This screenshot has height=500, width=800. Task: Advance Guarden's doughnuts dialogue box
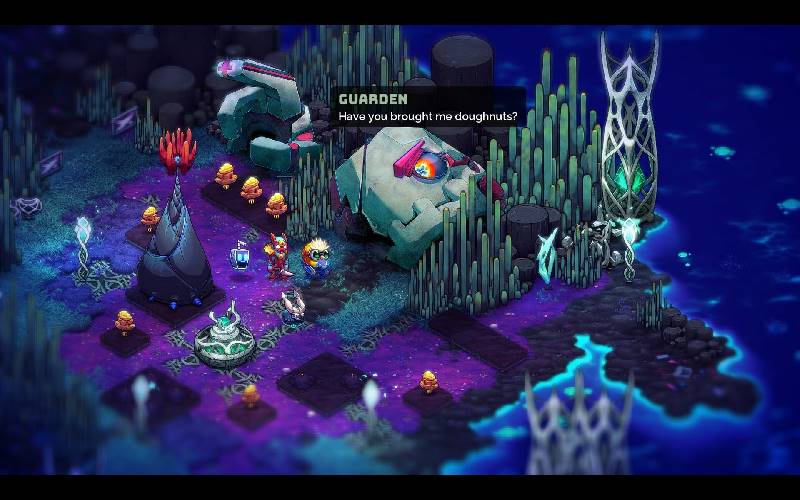tap(428, 109)
